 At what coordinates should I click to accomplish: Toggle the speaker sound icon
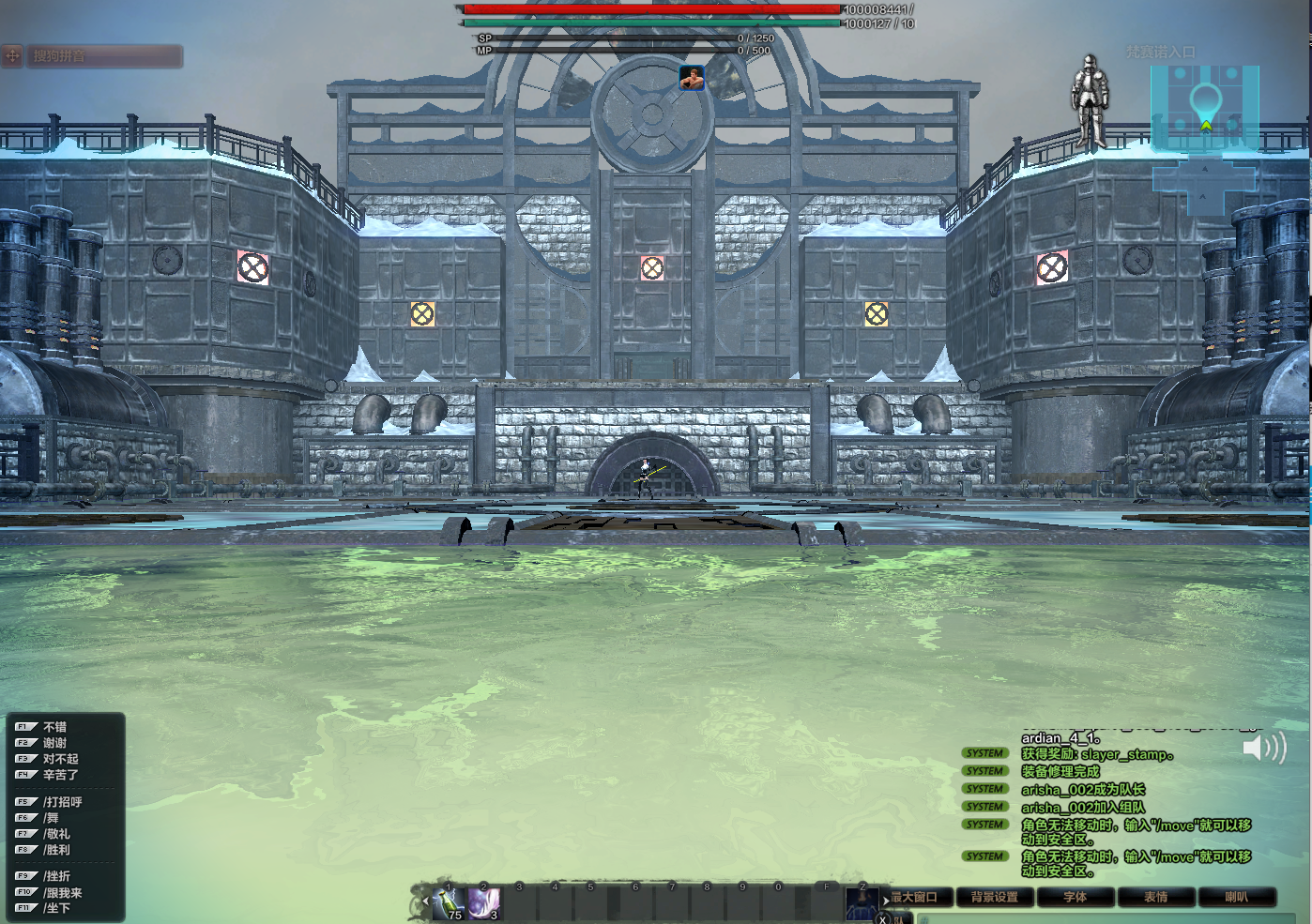click(1263, 748)
